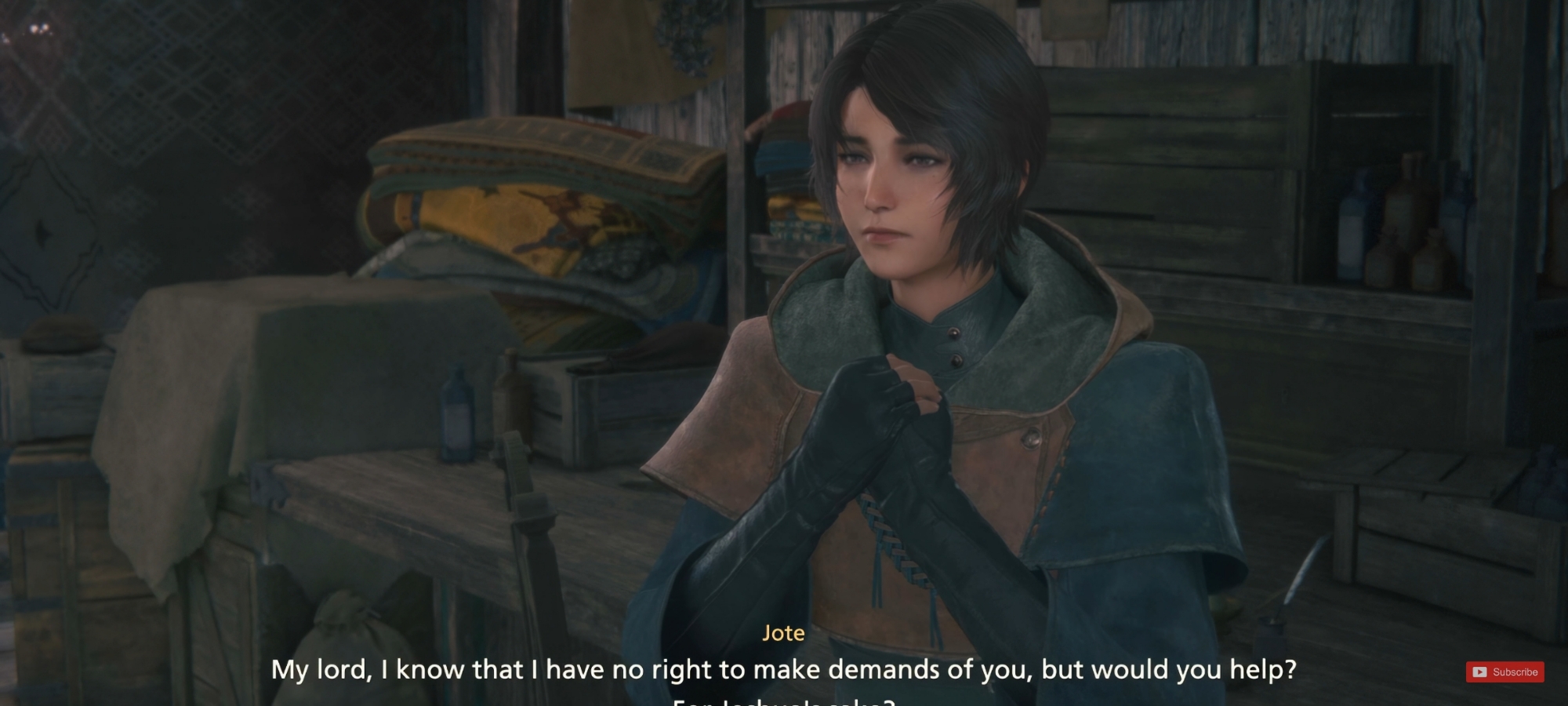
Task: Click the YouTube Subscribe button
Action: coord(1504,671)
